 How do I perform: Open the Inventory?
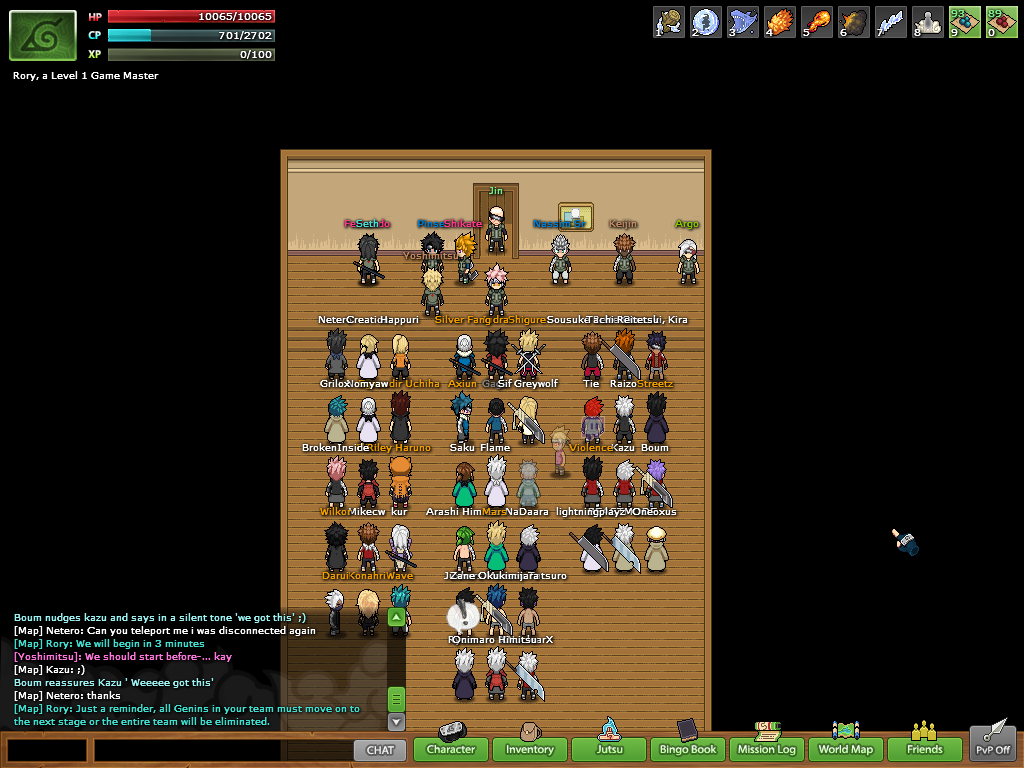529,749
